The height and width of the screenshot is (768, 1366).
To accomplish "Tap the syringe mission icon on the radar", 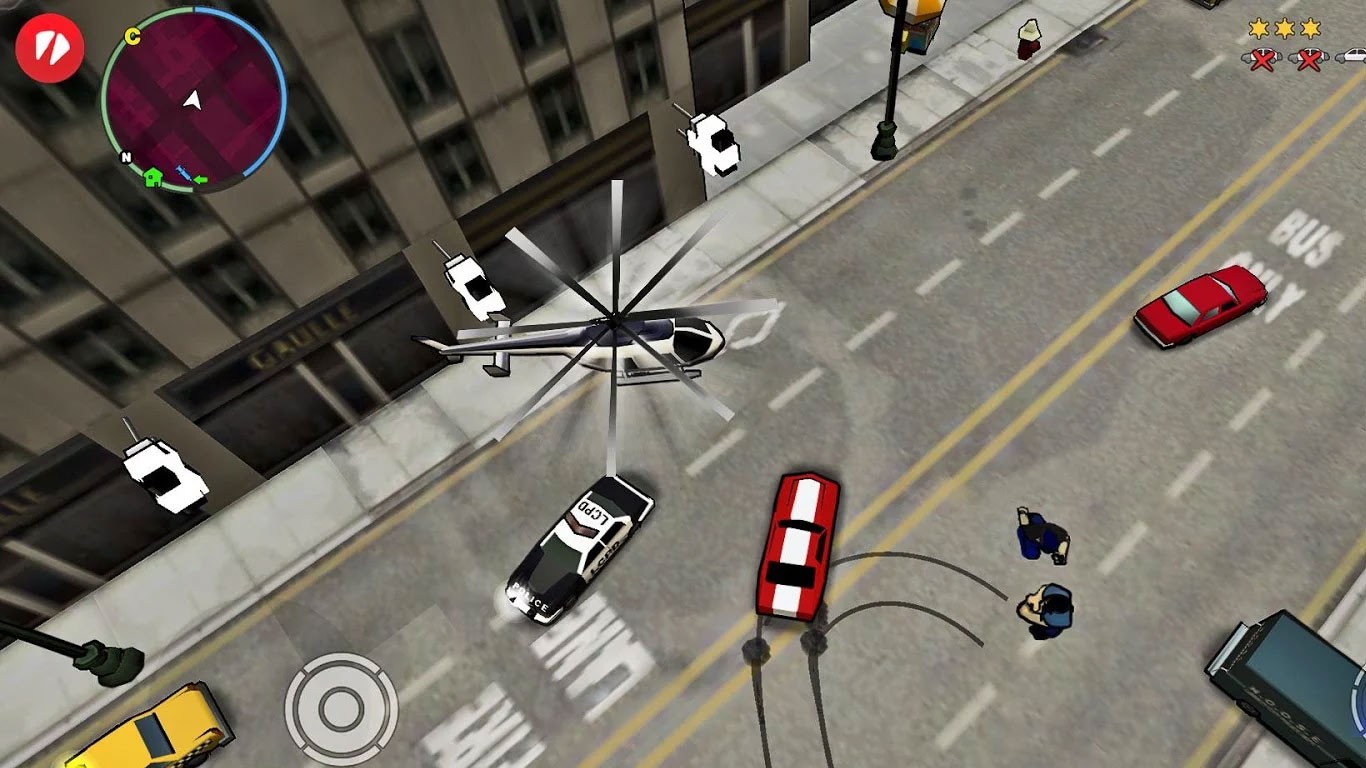I will tap(184, 174).
